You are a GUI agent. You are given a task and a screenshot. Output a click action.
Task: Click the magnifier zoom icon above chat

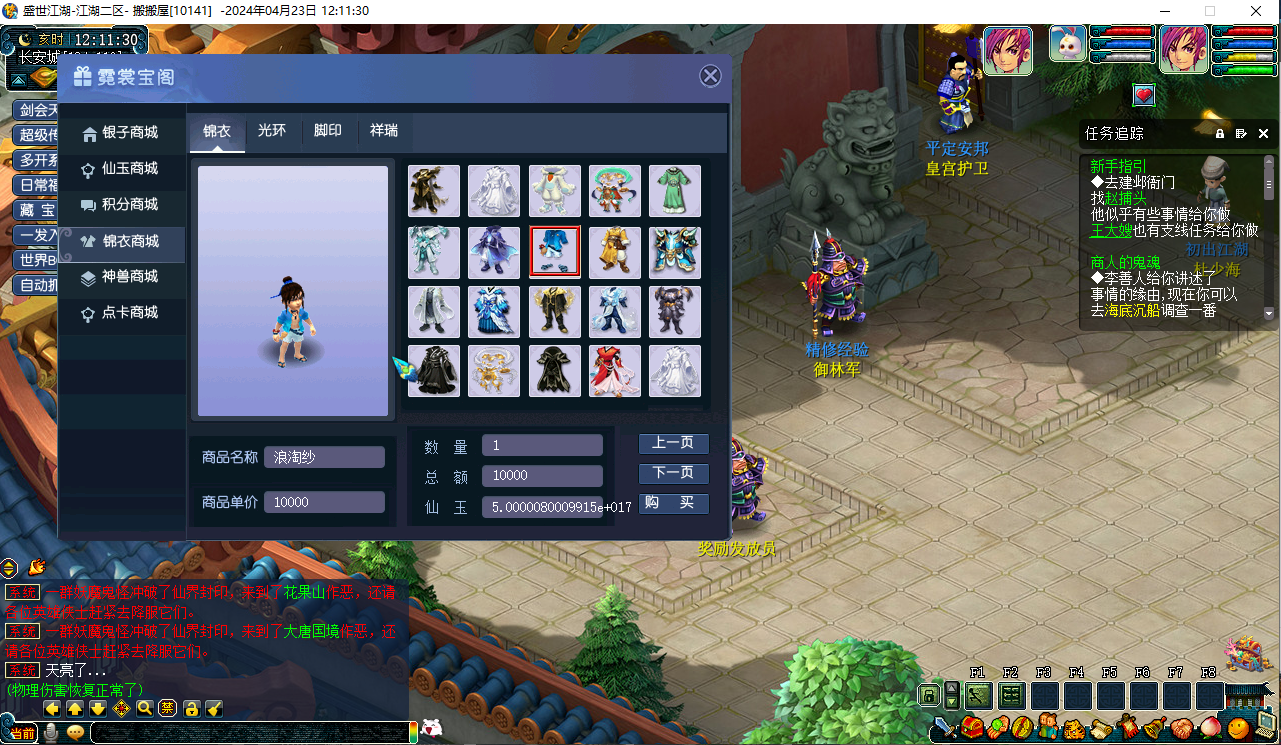pyautogui.click(x=145, y=709)
